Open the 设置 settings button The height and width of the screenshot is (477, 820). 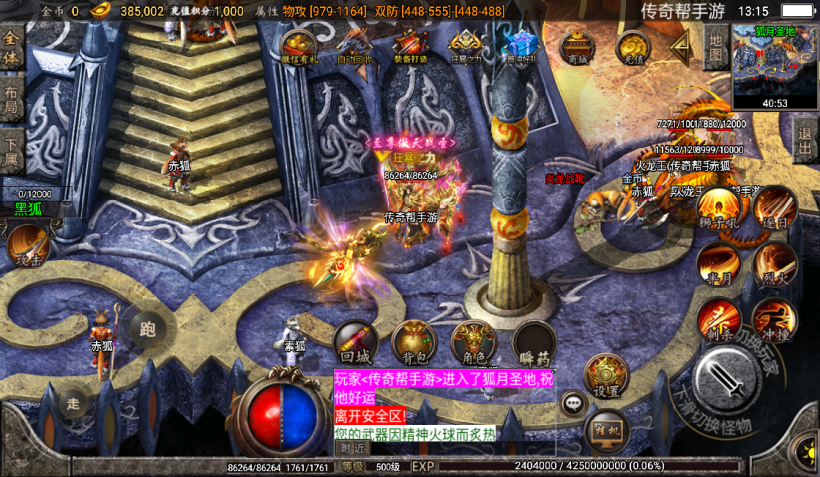(x=606, y=375)
